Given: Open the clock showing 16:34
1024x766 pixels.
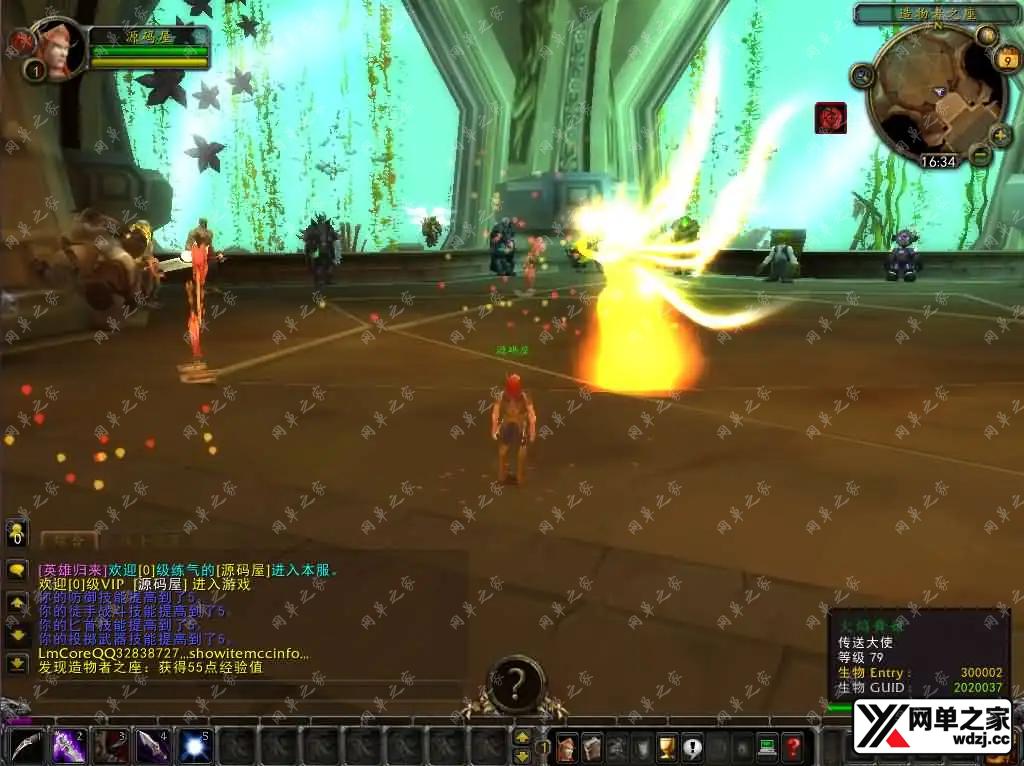Looking at the screenshot, I should 938,161.
